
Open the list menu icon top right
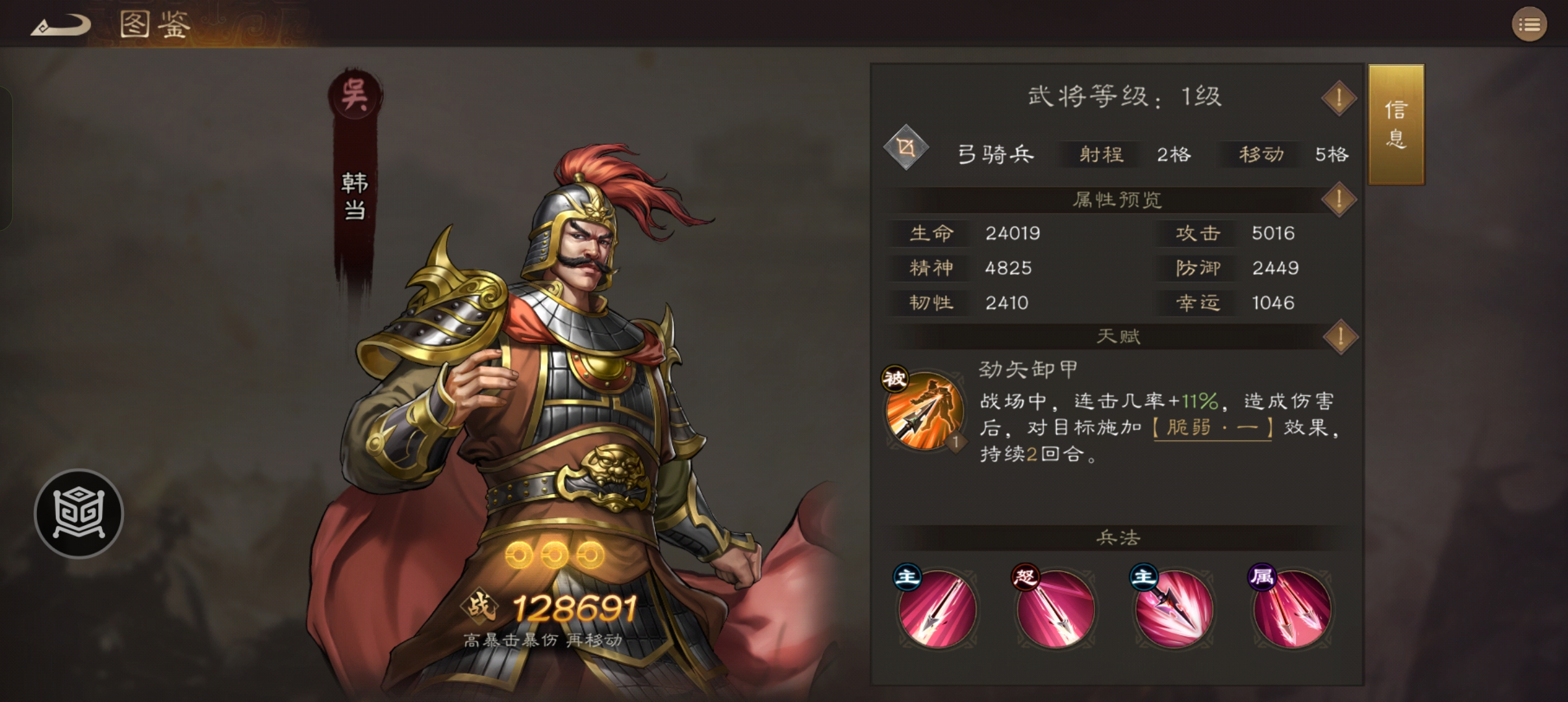tap(1530, 24)
